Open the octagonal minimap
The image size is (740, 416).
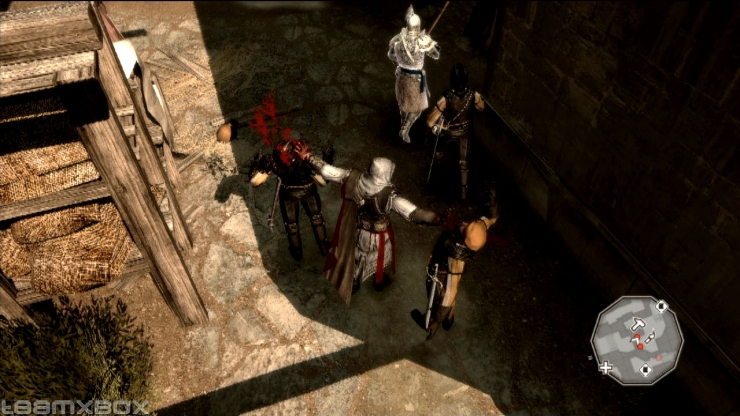click(x=637, y=340)
